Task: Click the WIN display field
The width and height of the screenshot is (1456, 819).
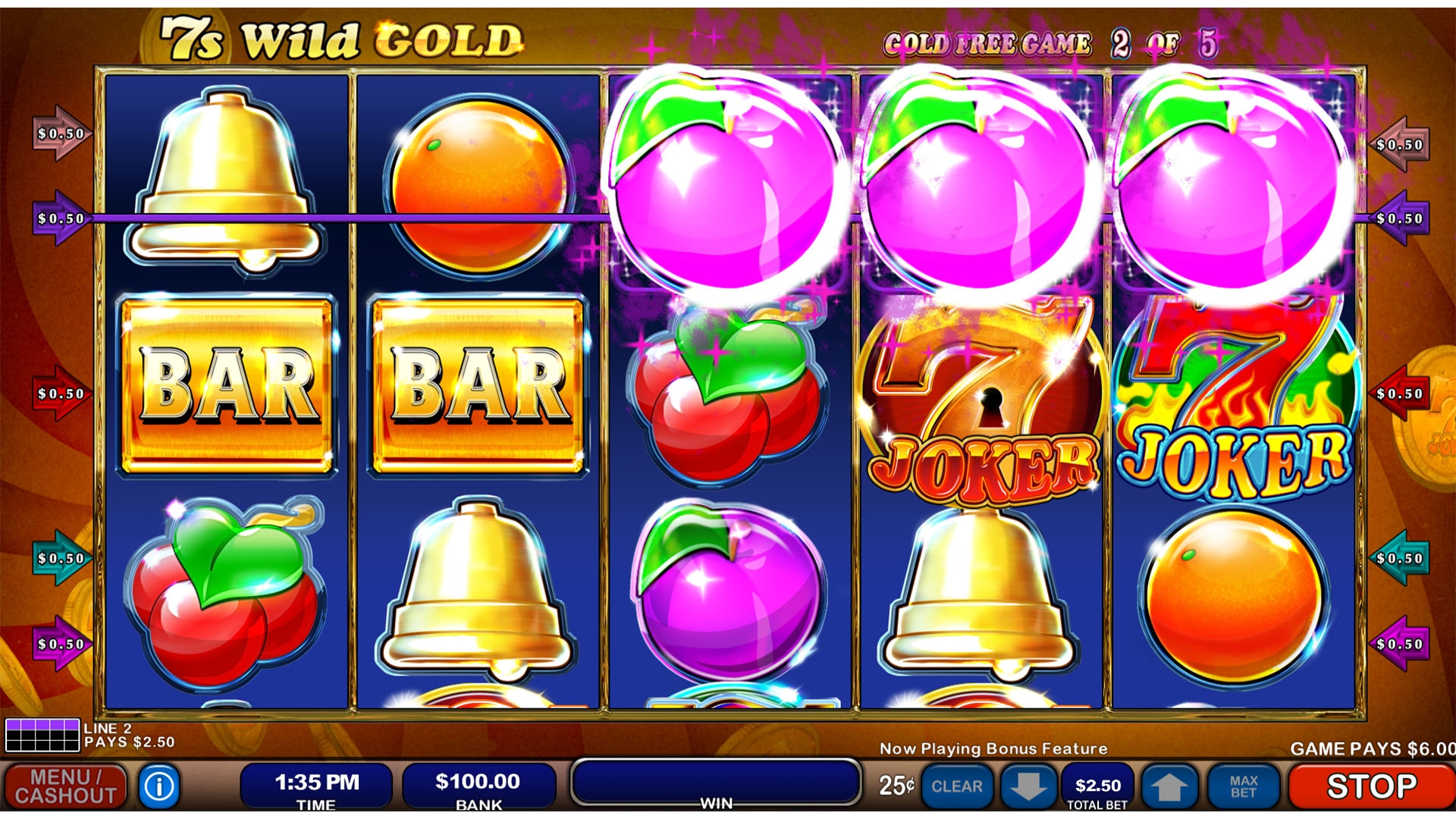Action: pyautogui.click(x=715, y=782)
